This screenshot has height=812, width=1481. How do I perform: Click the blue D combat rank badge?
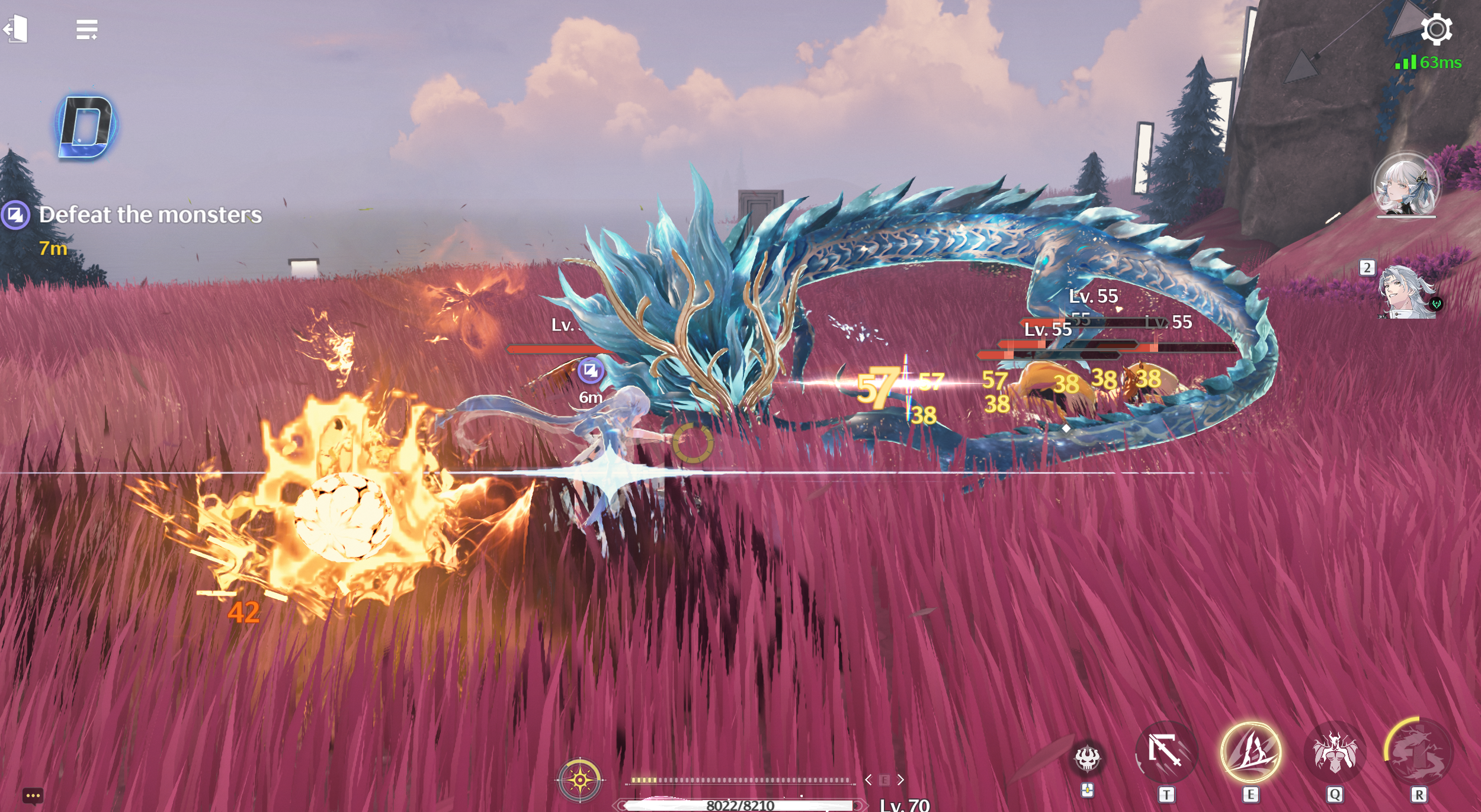87,127
